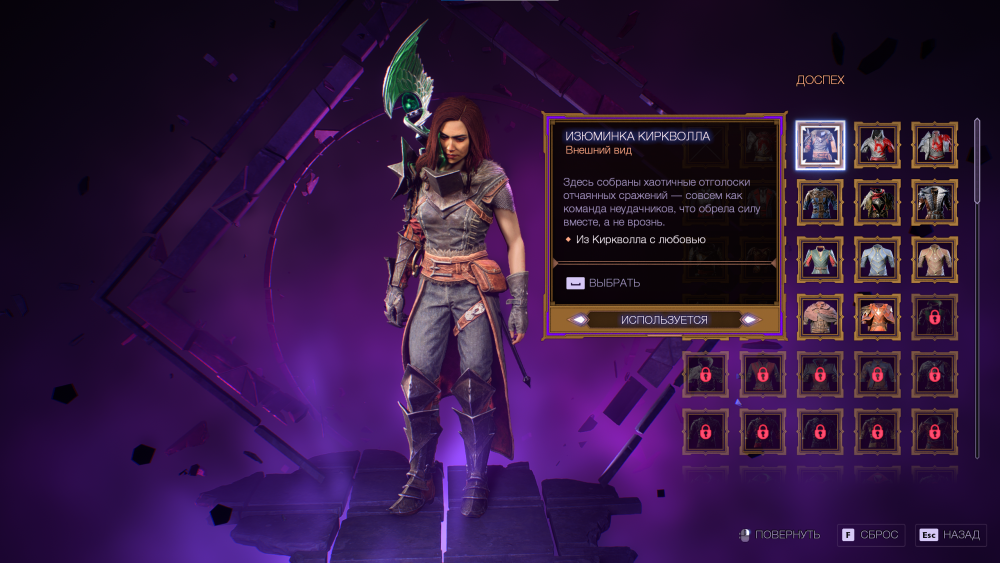Select the highlighted Kirkwall armor appearance
1000x563 pixels.
point(821,145)
